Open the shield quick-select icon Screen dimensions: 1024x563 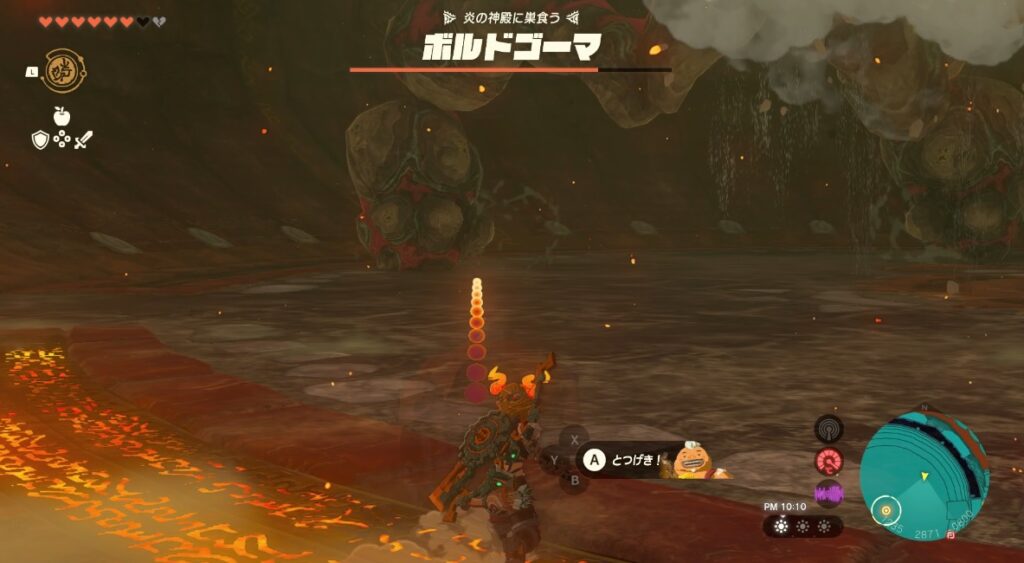40,140
